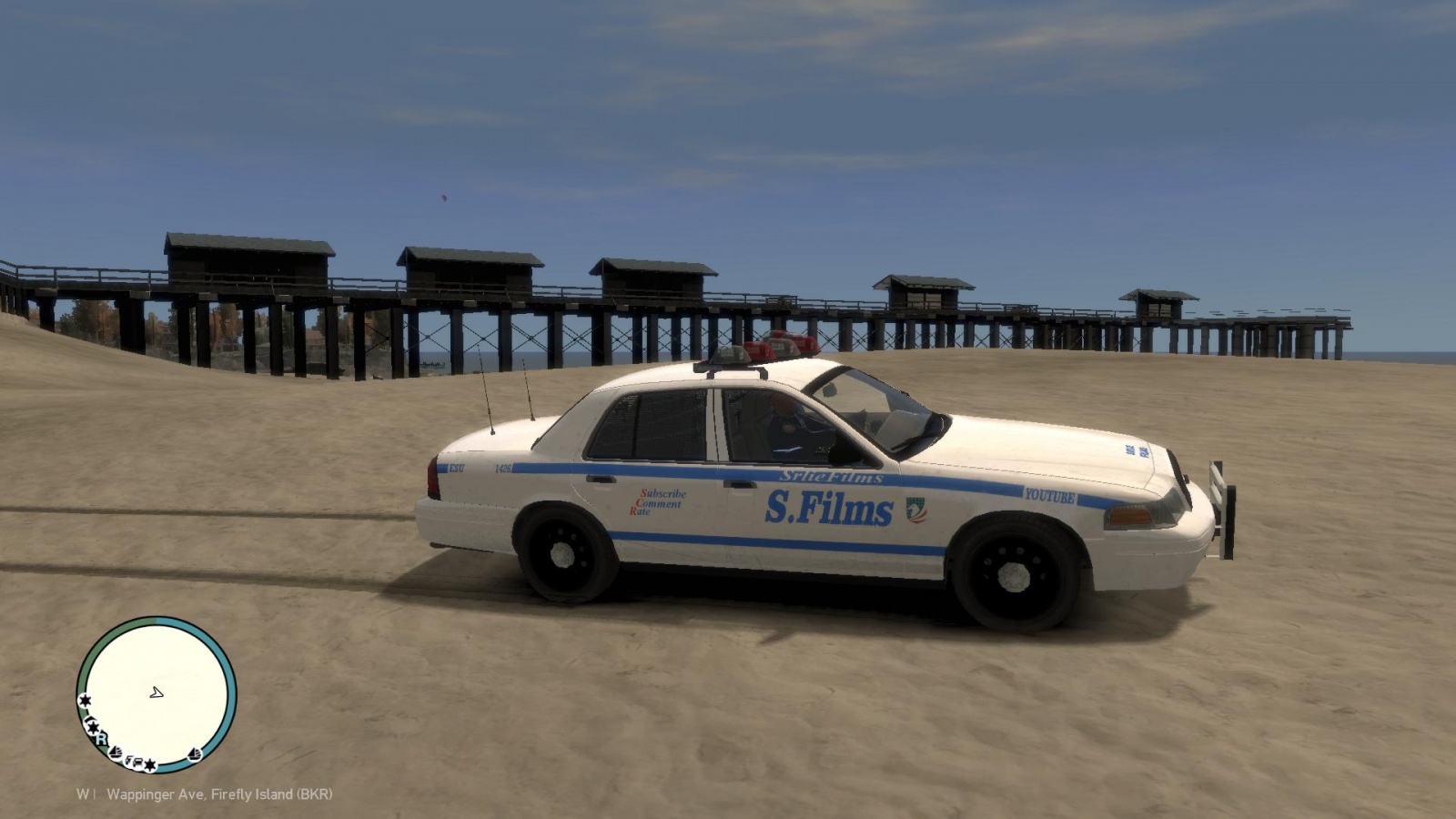Screen dimensions: 1456x819
Task: Click the left boat blip on the minimap
Action: (x=115, y=753)
